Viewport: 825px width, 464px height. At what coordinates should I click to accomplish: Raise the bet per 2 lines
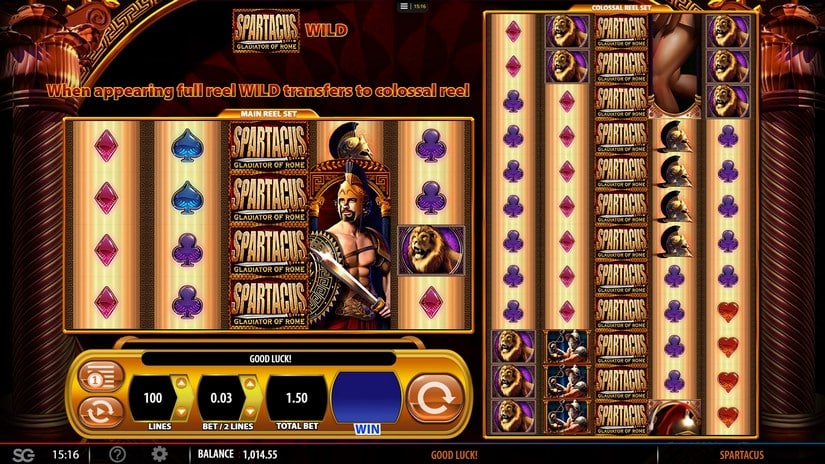tap(250, 383)
